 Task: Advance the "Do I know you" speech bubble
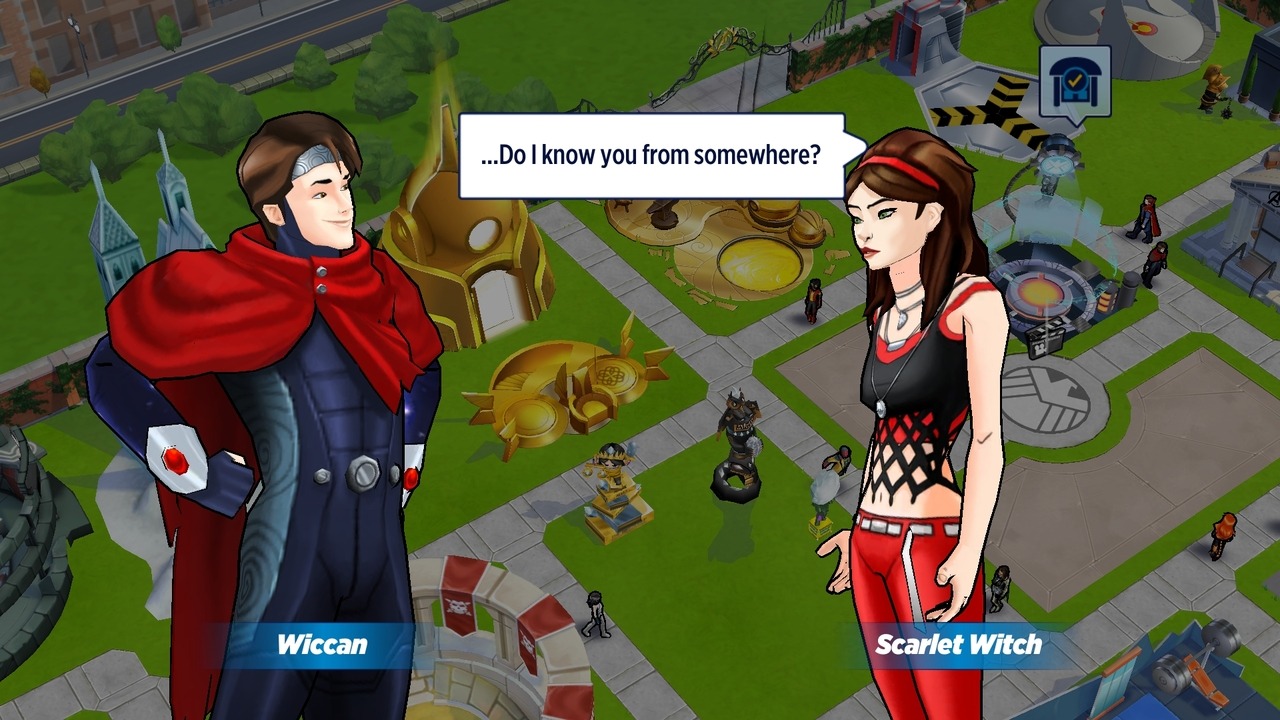651,155
